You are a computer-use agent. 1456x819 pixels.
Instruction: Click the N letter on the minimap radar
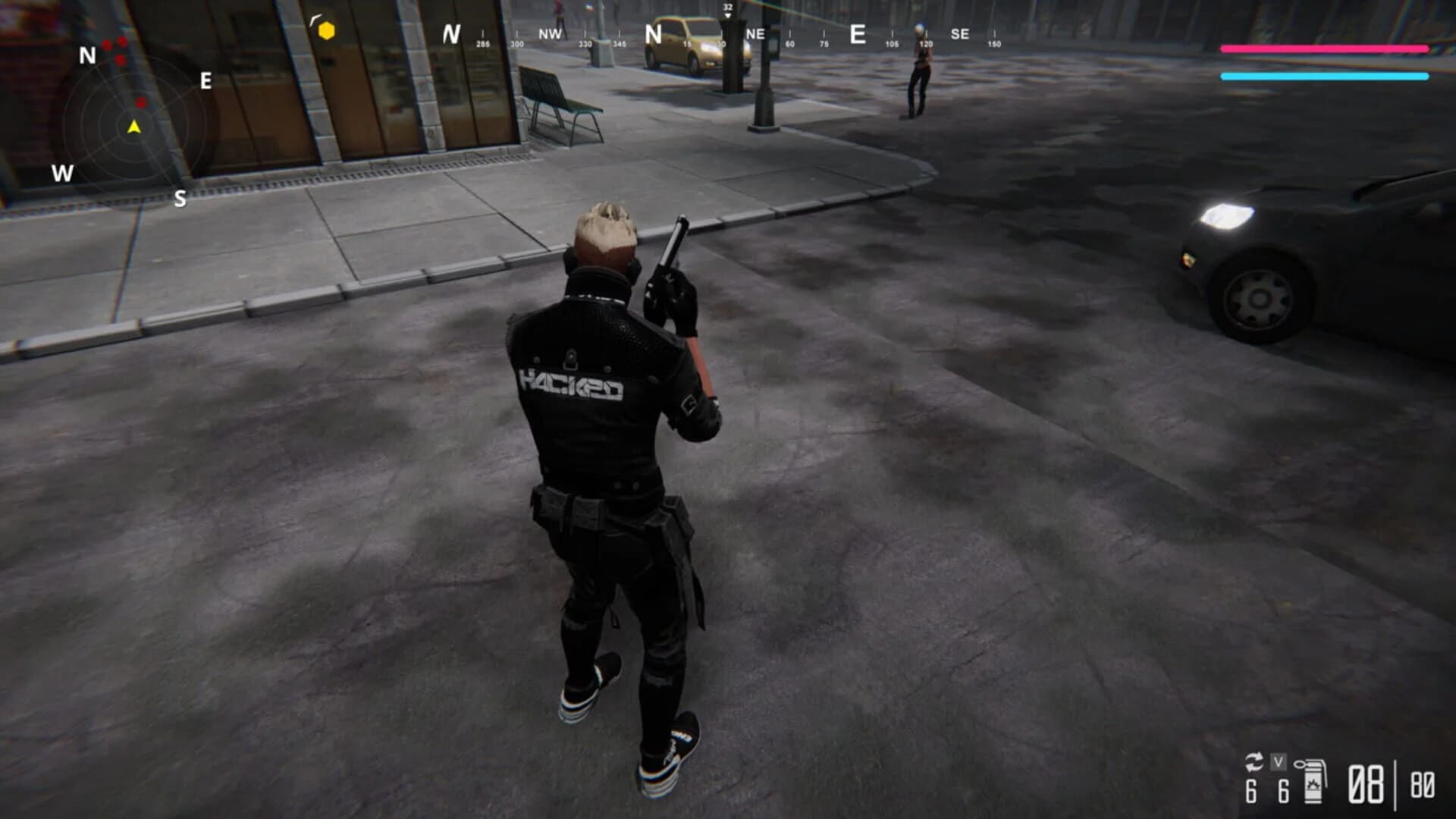pyautogui.click(x=86, y=55)
